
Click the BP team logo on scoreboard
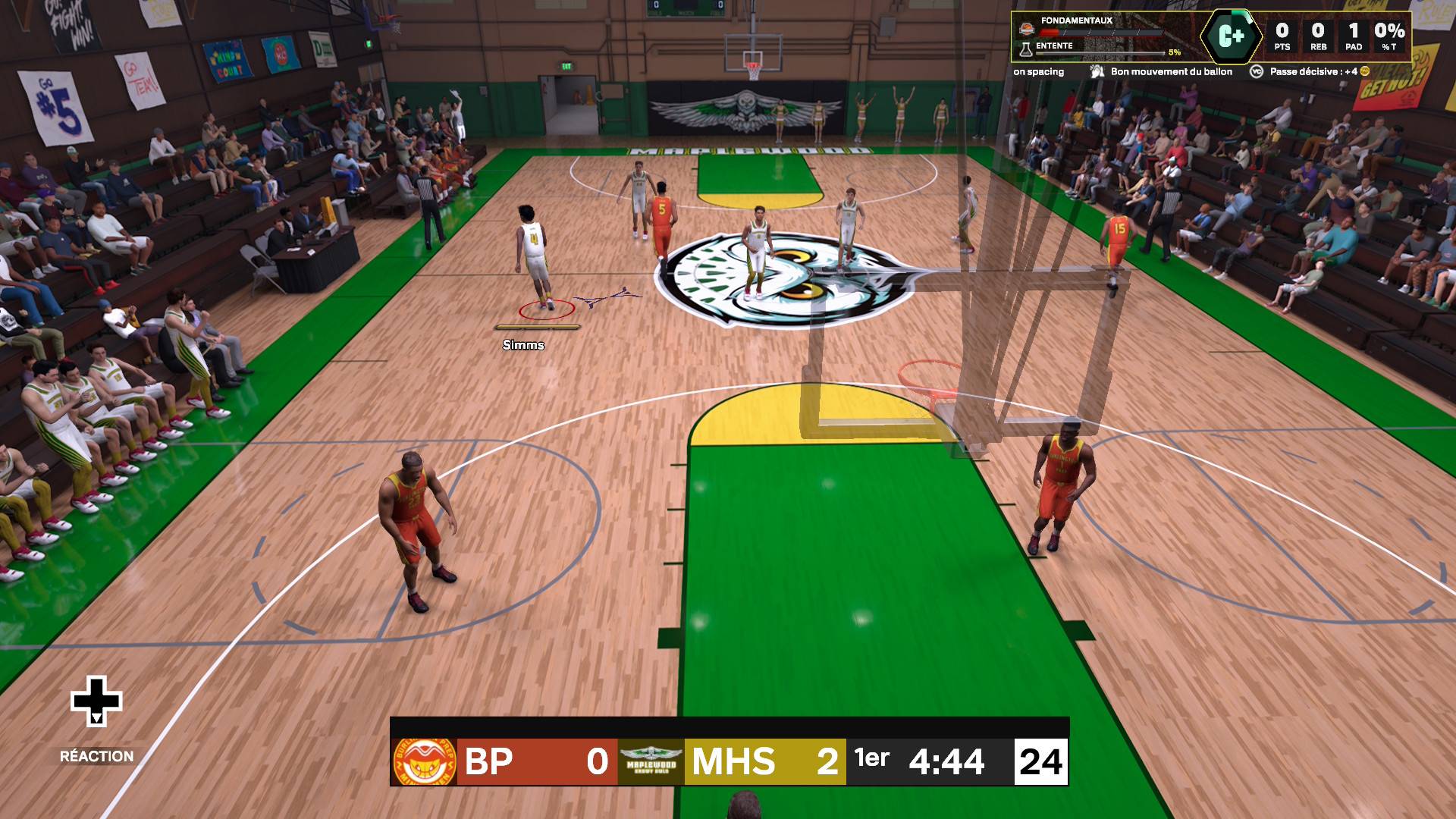424,761
